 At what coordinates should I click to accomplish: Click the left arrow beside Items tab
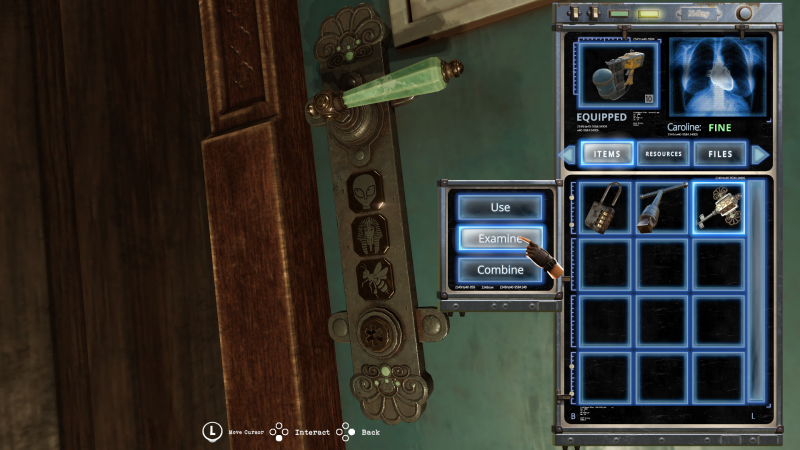coord(569,154)
